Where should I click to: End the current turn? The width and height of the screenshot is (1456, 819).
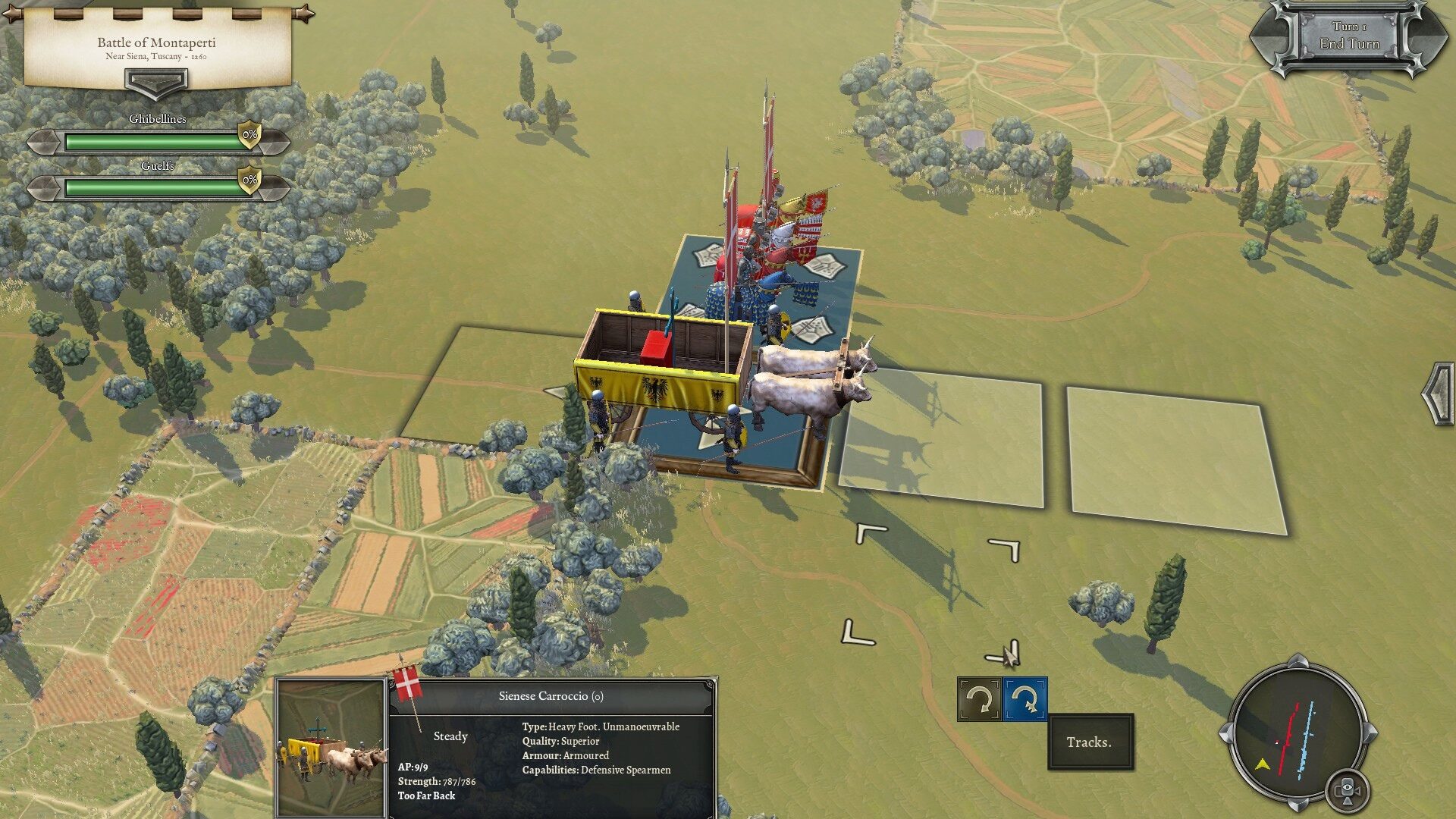pyautogui.click(x=1349, y=36)
